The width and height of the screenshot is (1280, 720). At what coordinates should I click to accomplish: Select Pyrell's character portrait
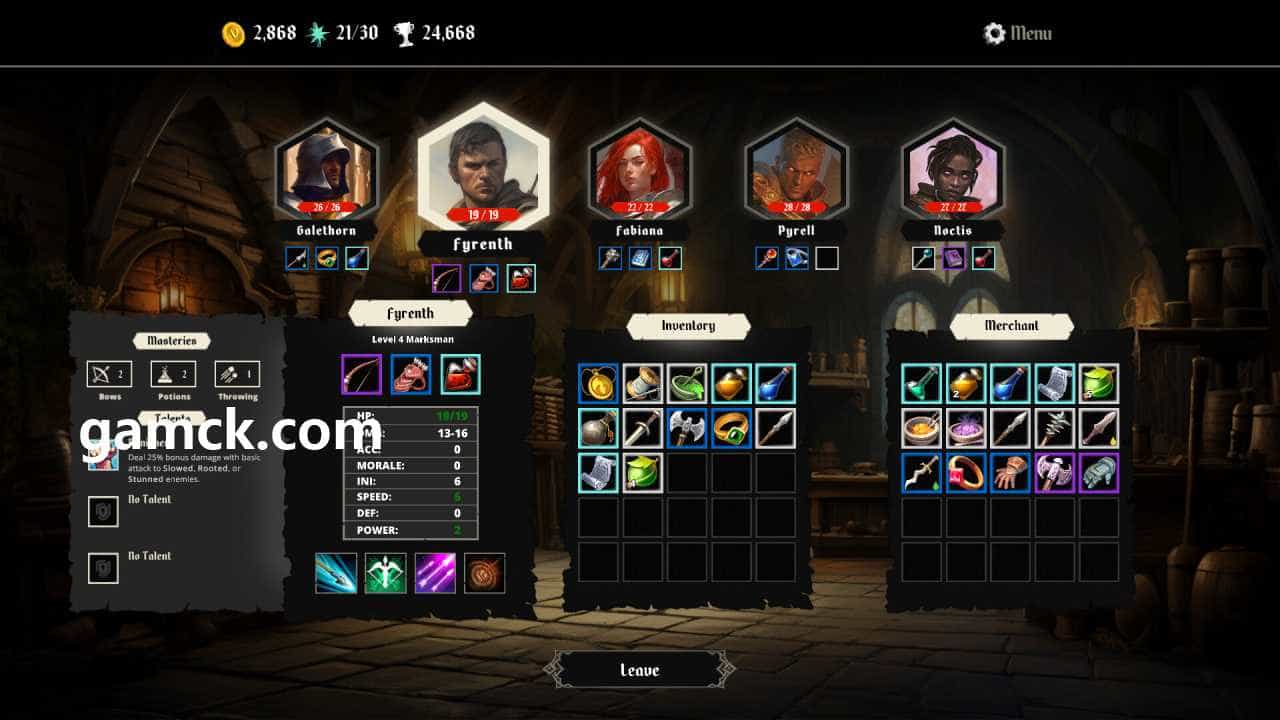[x=796, y=170]
